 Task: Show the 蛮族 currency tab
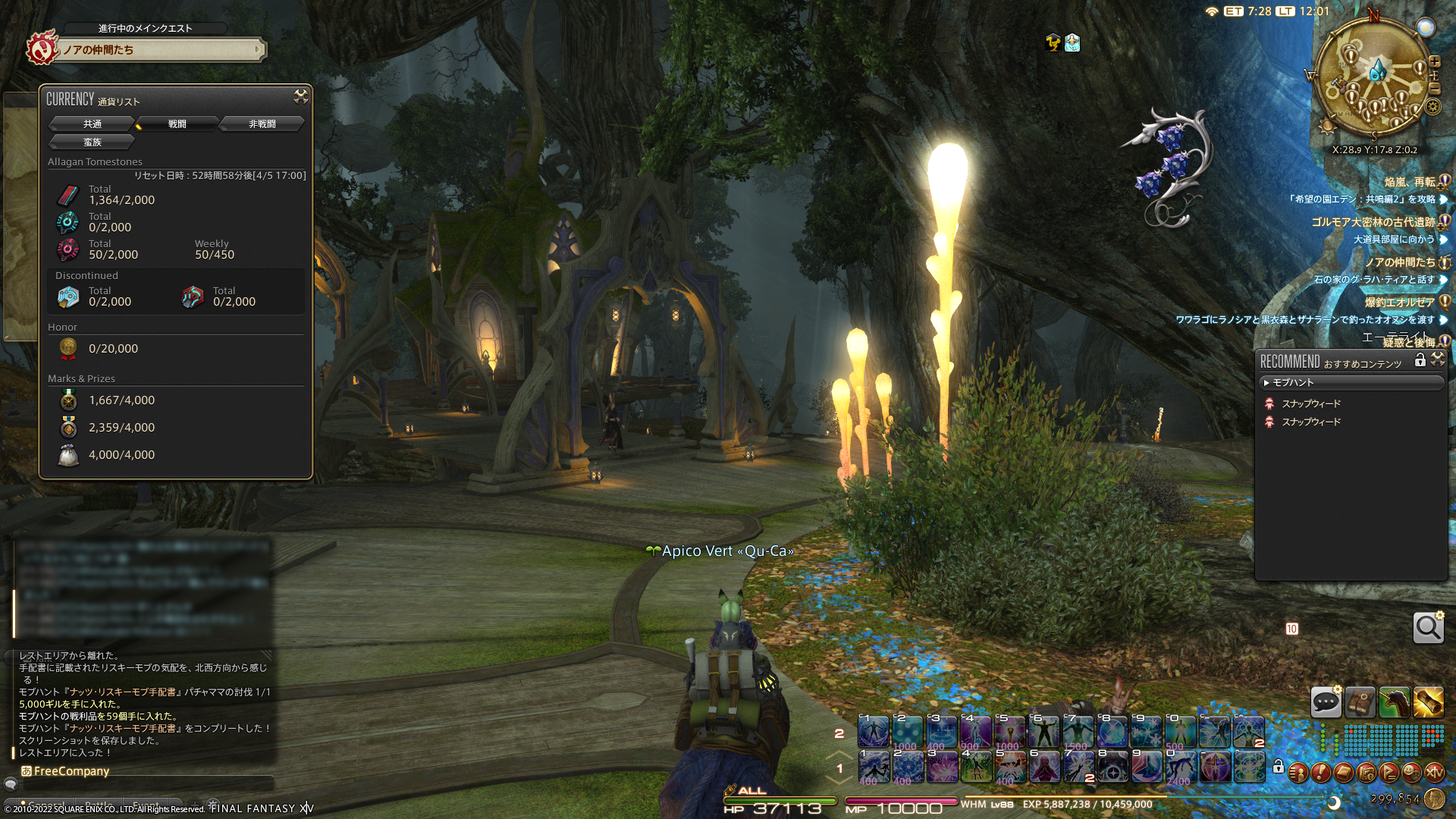tap(92, 142)
